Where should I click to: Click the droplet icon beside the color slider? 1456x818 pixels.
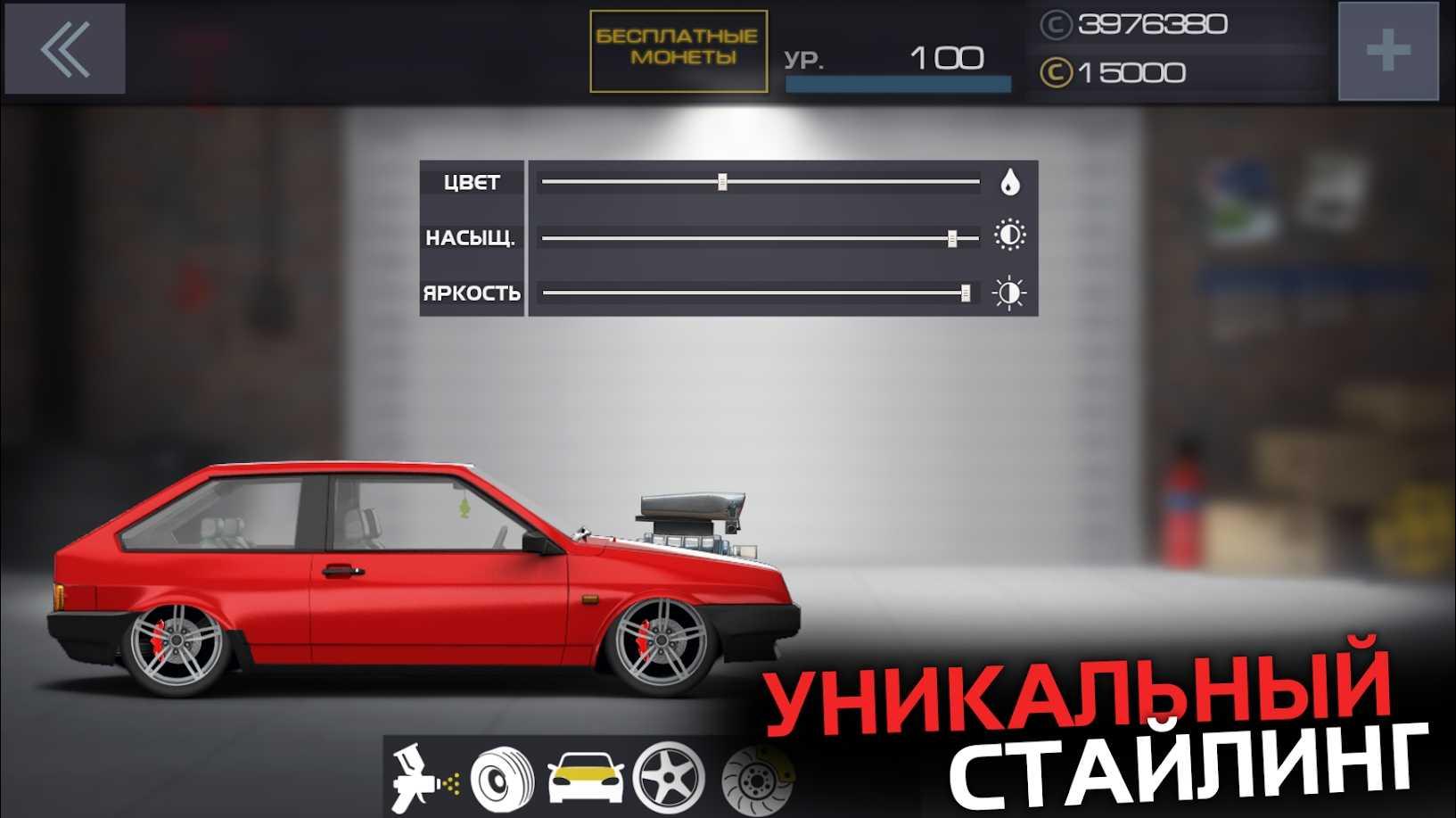coord(1011,181)
